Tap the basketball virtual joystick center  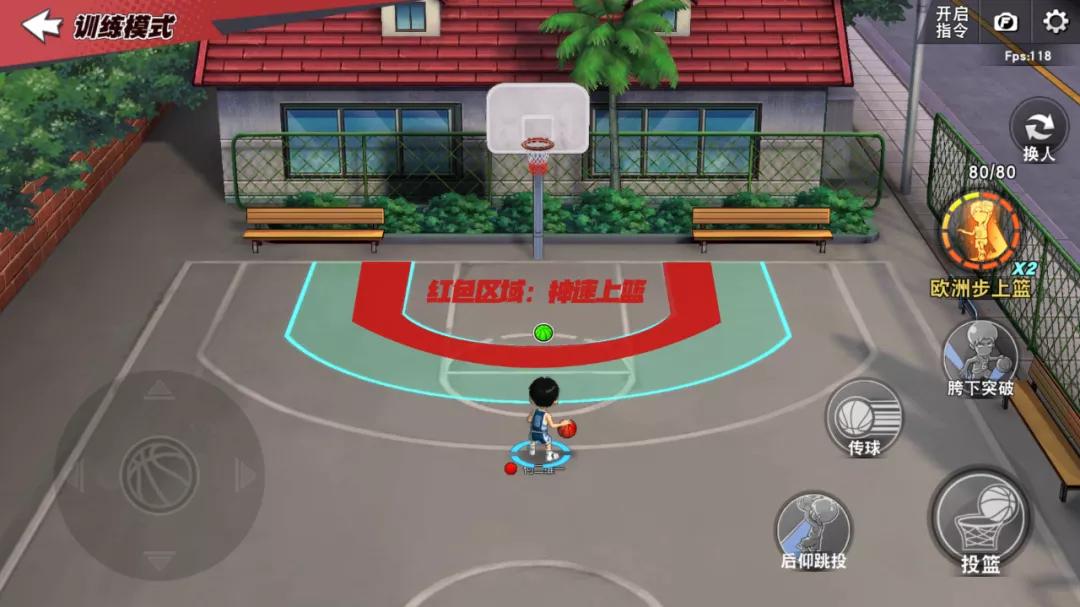(x=160, y=475)
